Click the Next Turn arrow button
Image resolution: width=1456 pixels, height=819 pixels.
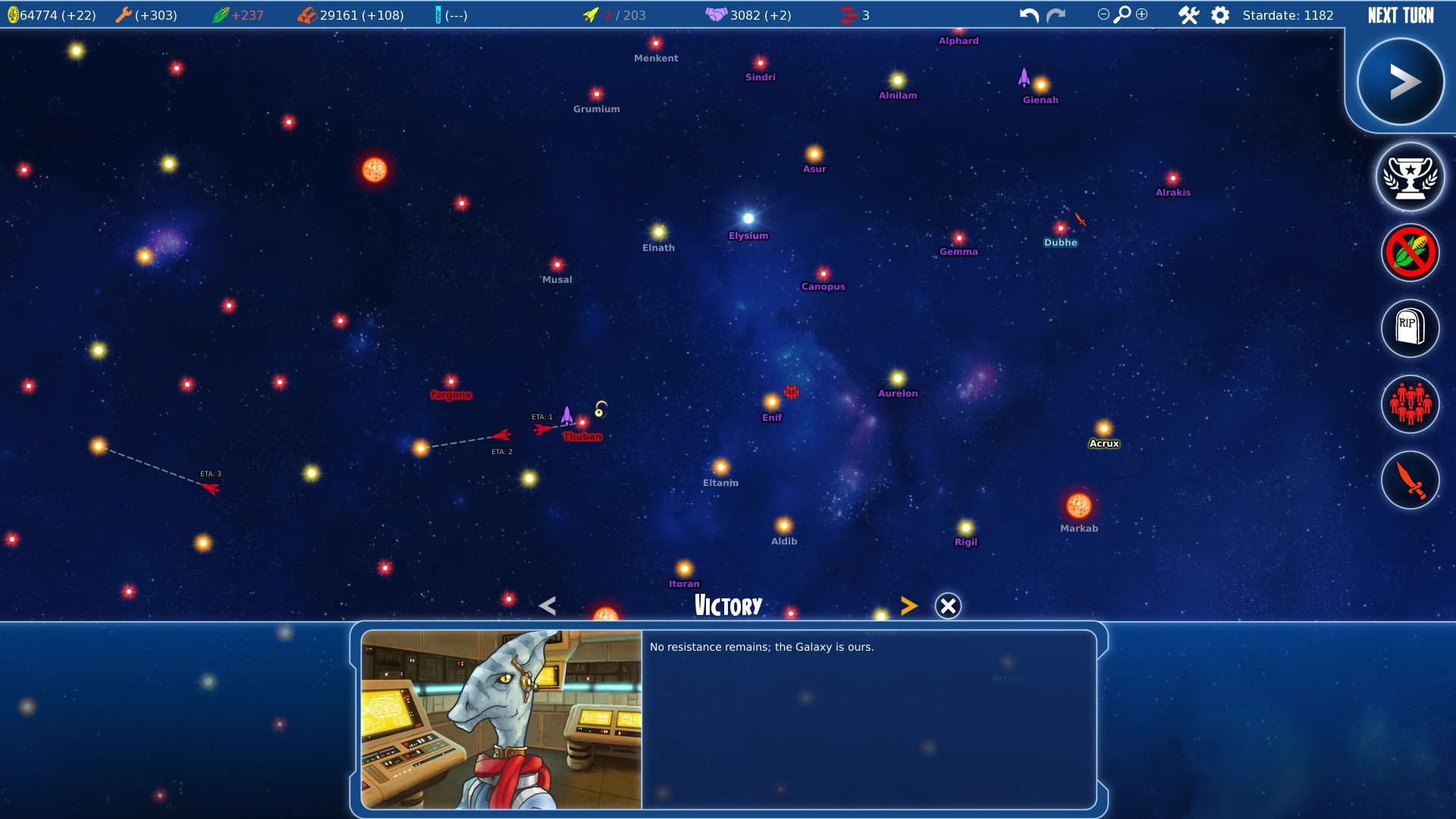tap(1400, 82)
